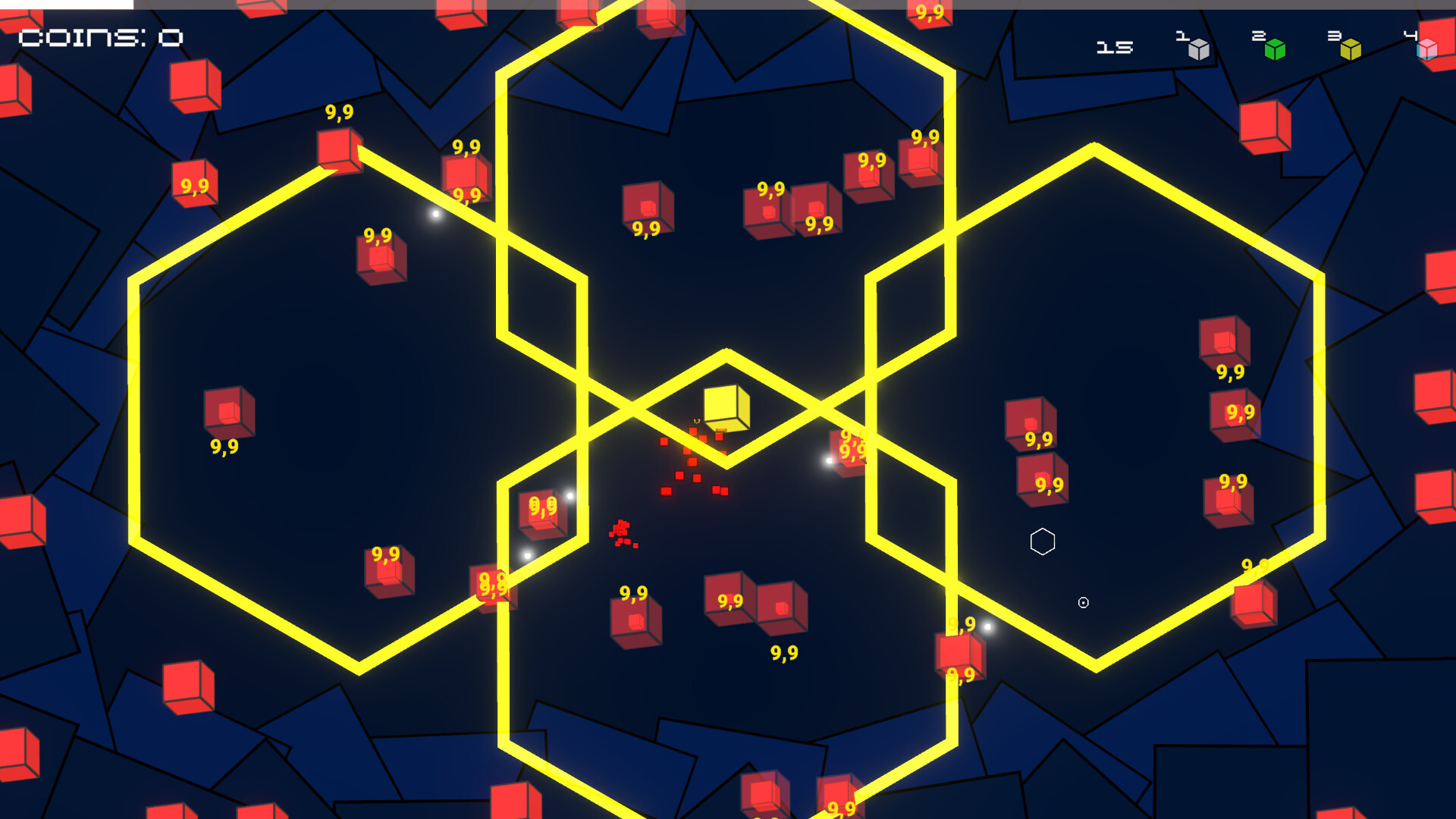Click the gray bar along the top edge
1456x819 pixels.
[x=758, y=6]
